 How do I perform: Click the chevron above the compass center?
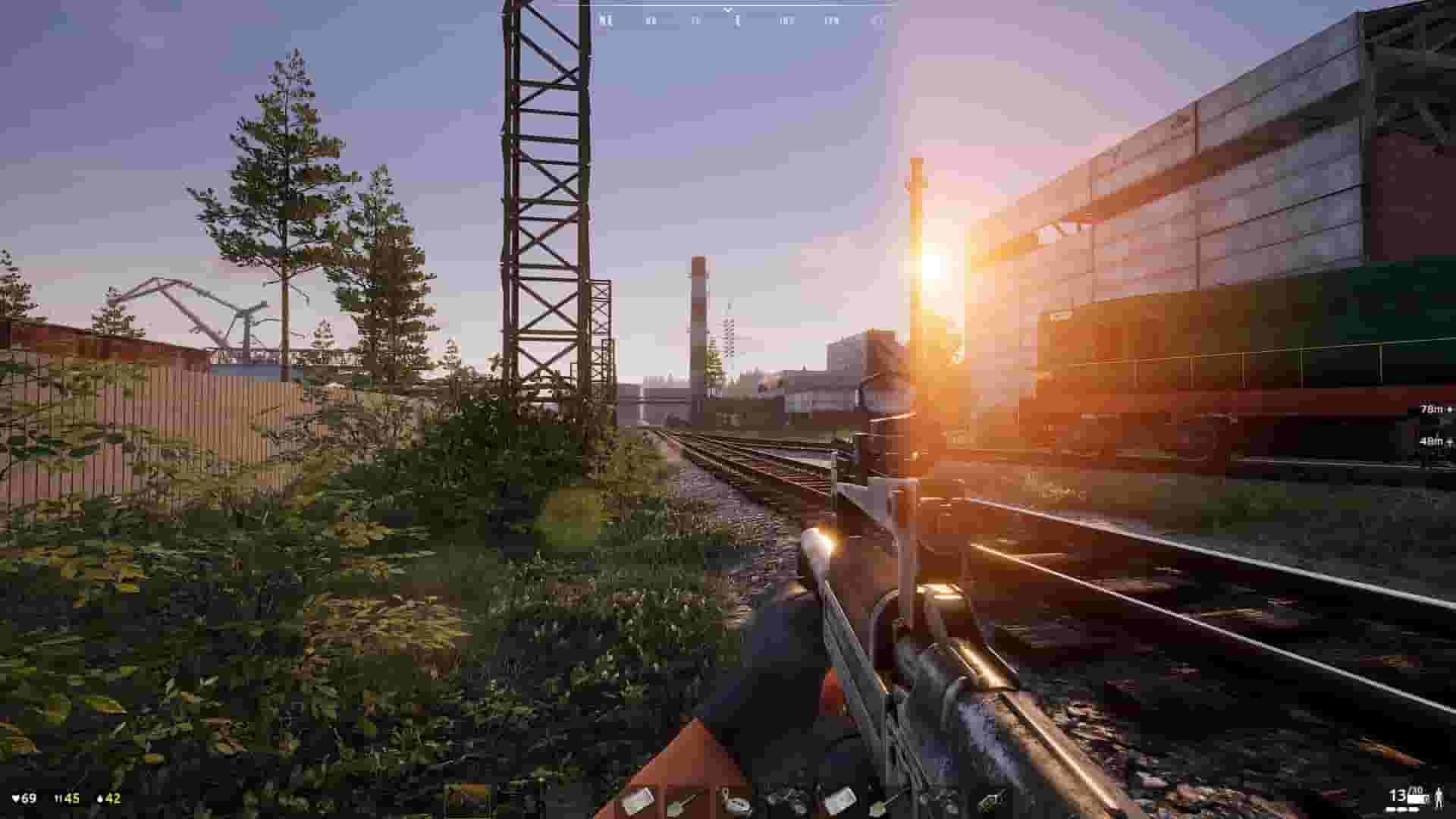tap(729, 9)
